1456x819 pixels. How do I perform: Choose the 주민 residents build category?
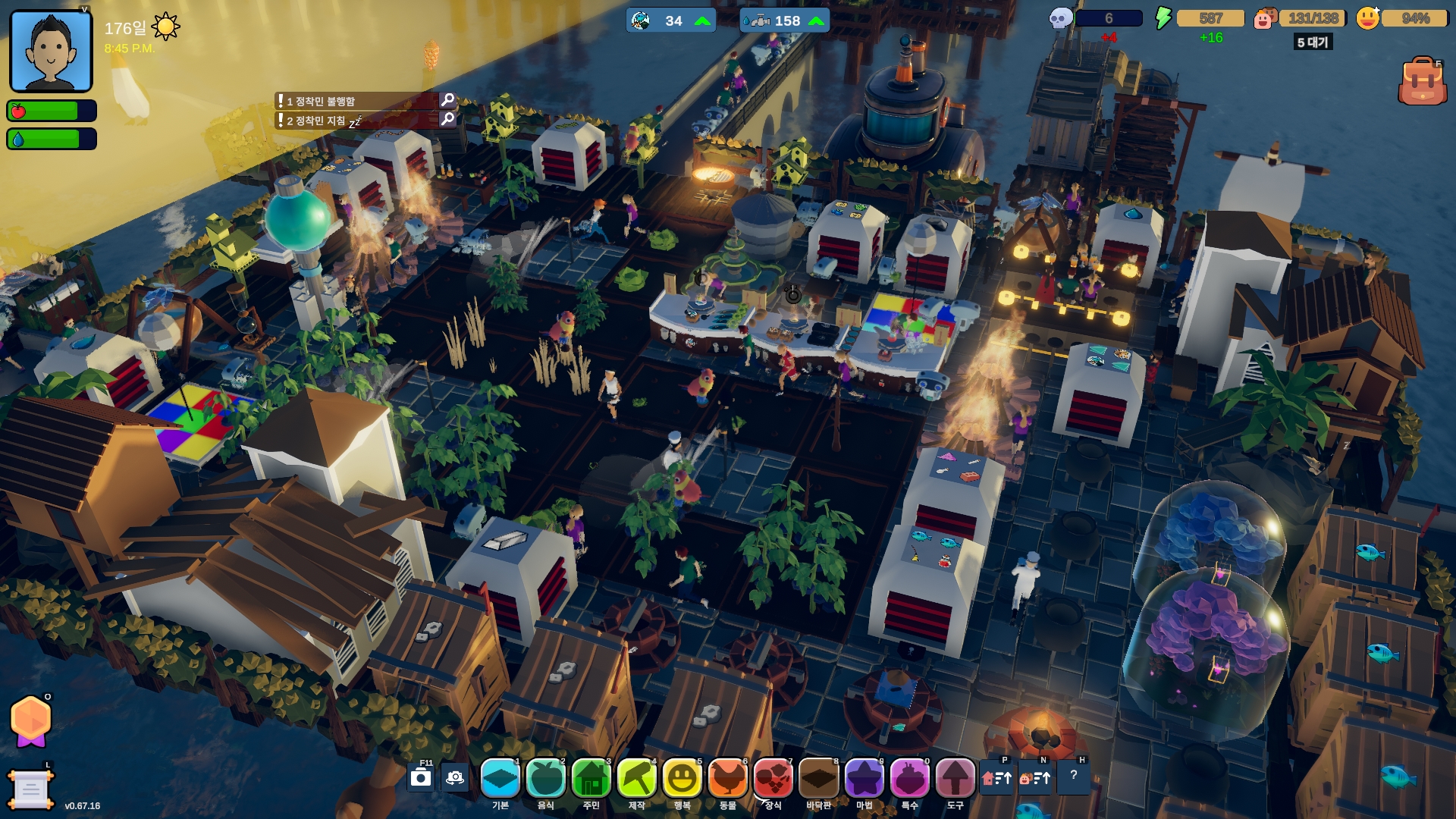[x=591, y=779]
